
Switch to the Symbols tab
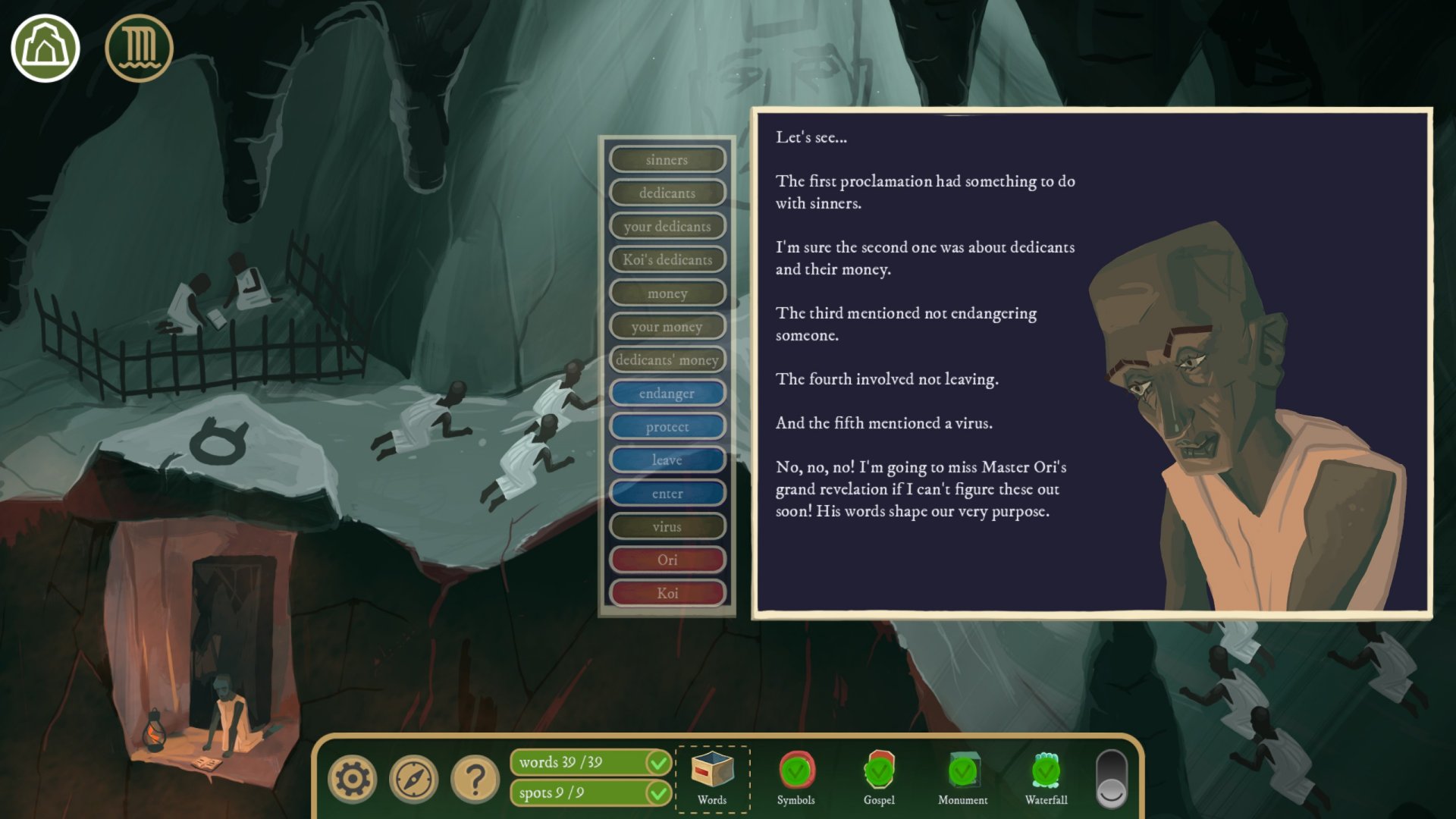pos(795,779)
